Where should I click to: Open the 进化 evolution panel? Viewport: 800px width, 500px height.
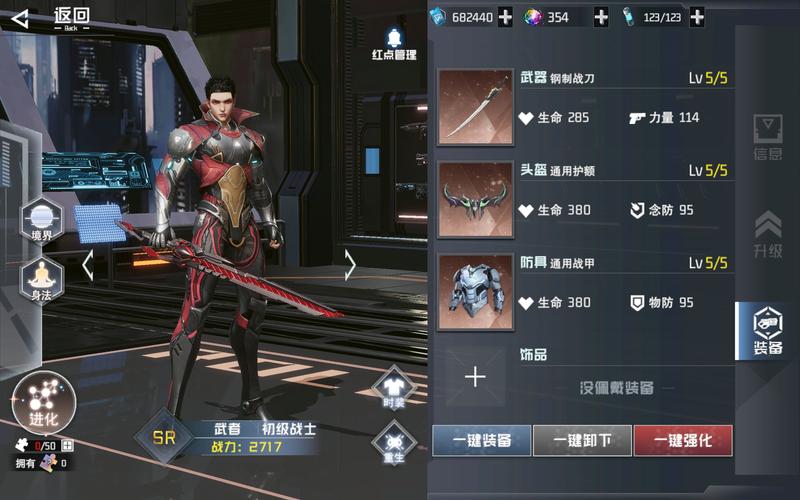(x=44, y=403)
